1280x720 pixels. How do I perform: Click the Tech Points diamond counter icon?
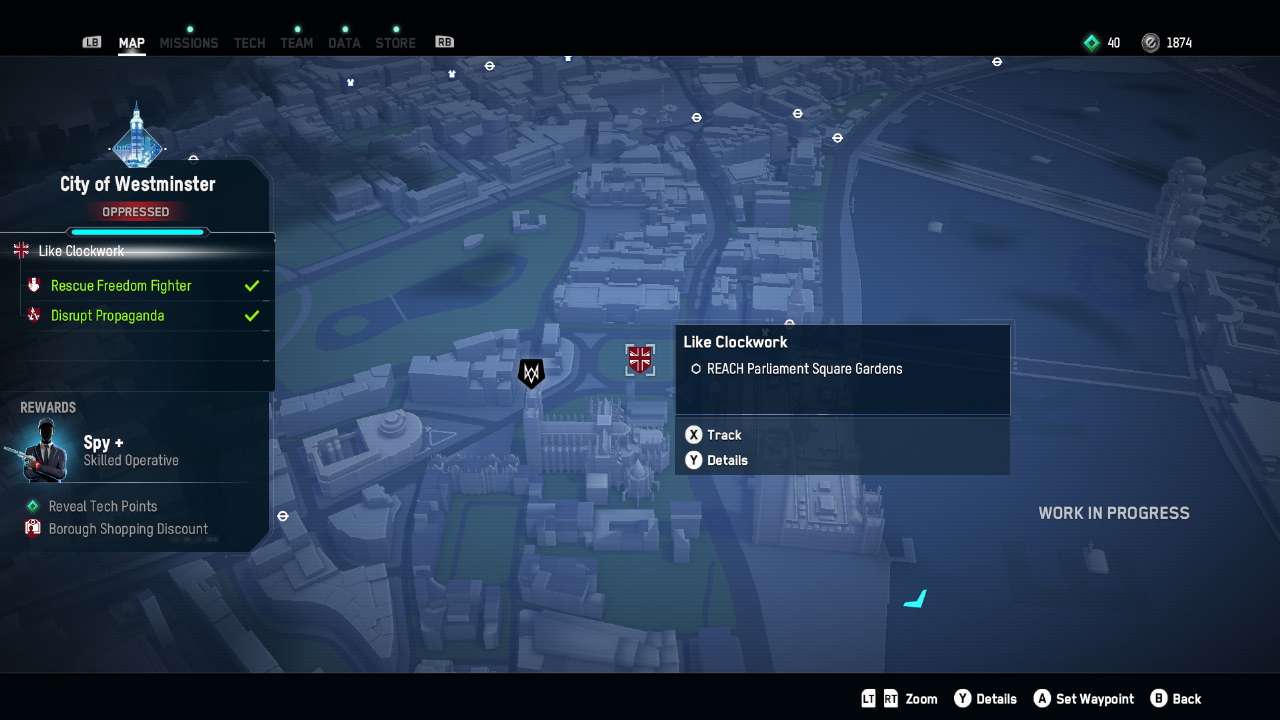1090,42
